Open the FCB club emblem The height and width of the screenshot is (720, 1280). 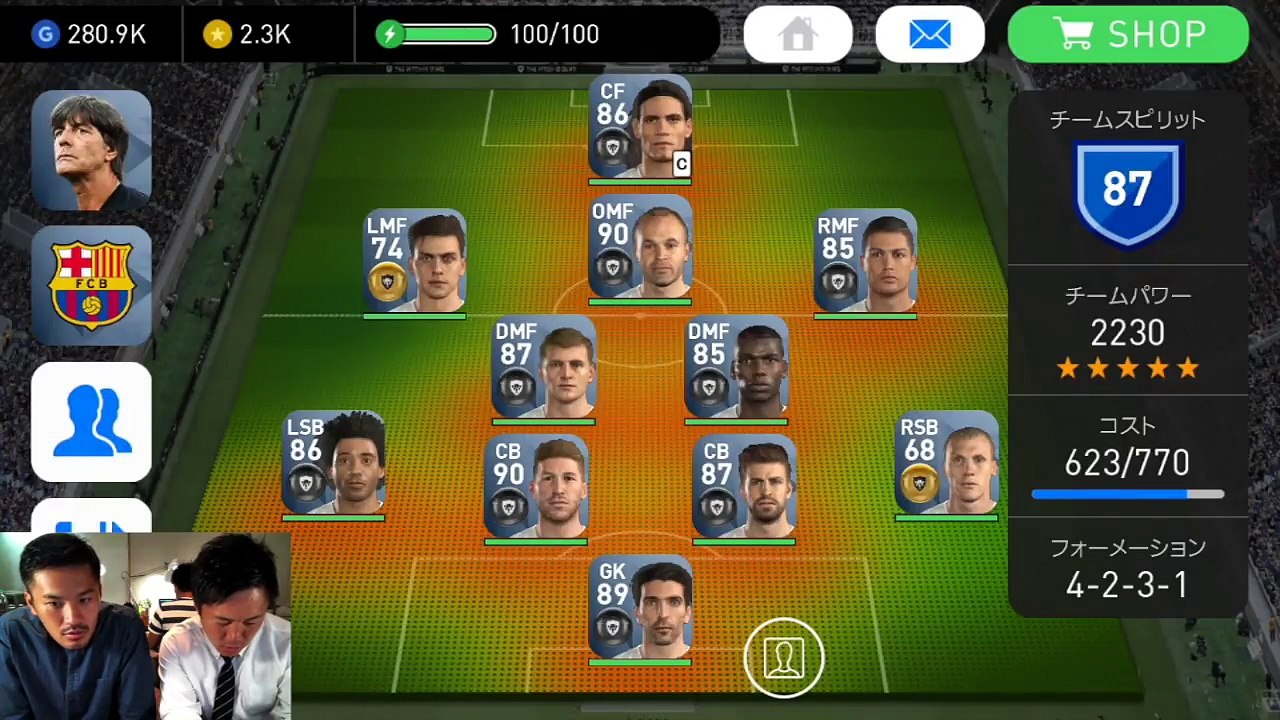point(91,285)
